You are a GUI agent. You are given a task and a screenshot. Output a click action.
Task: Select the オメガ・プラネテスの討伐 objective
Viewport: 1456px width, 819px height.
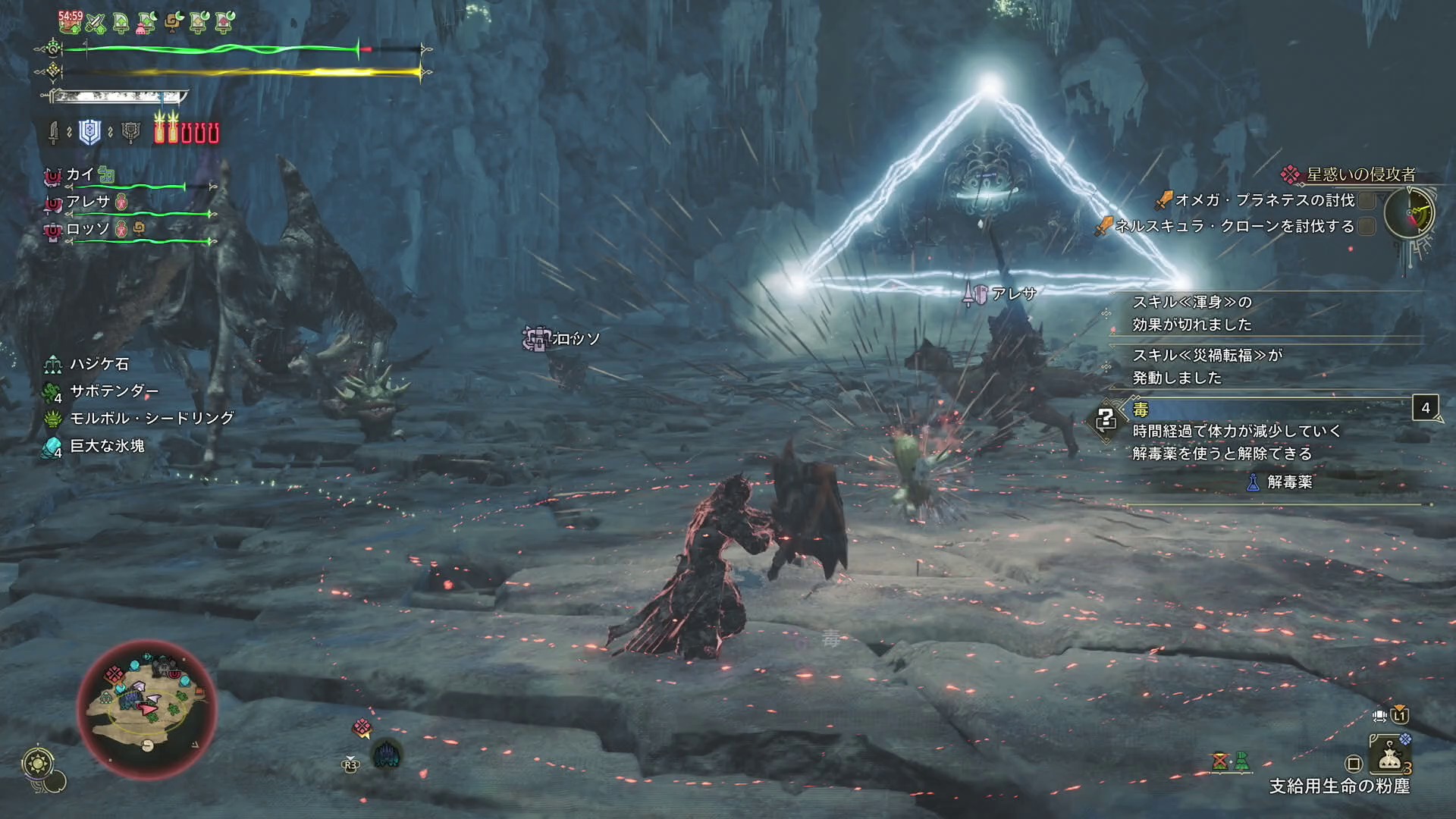(1264, 200)
